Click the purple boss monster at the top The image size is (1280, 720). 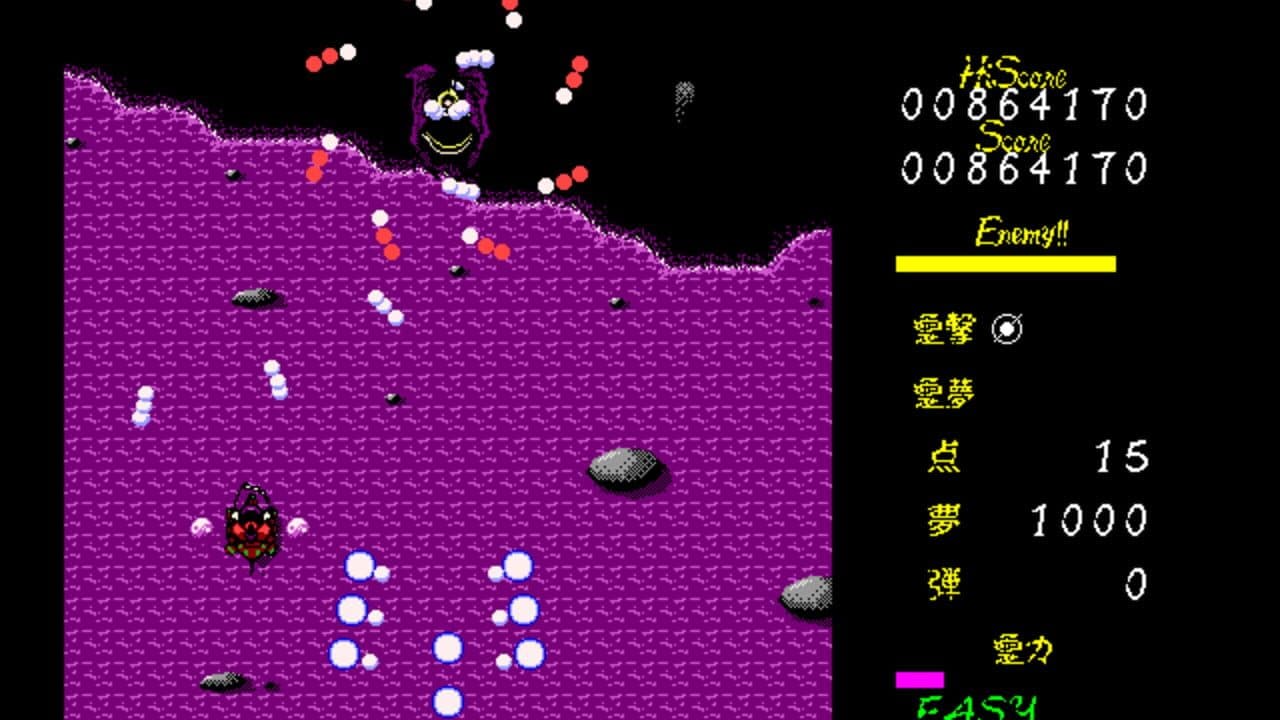445,115
